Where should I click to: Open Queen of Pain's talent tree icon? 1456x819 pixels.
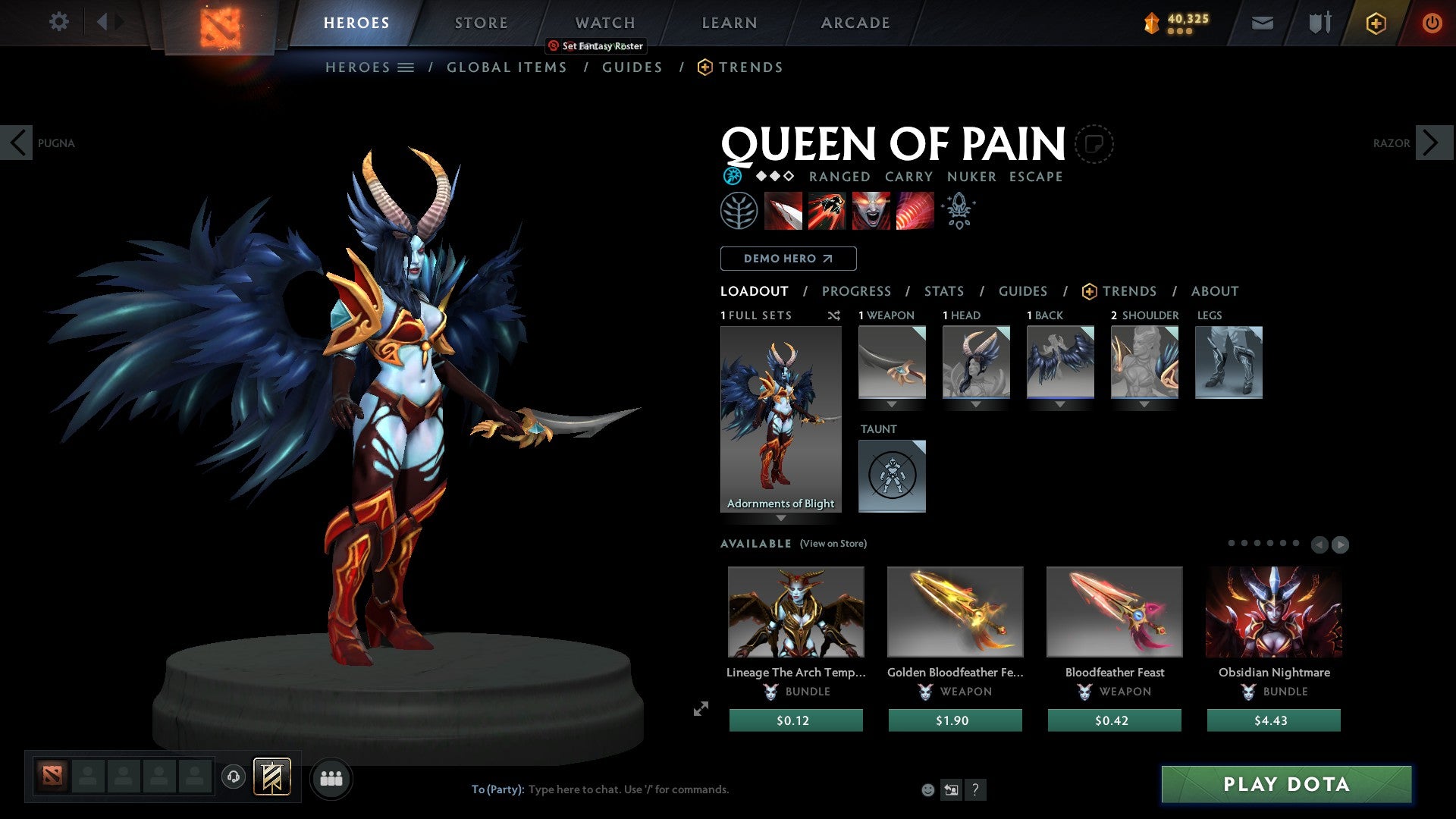pos(738,211)
